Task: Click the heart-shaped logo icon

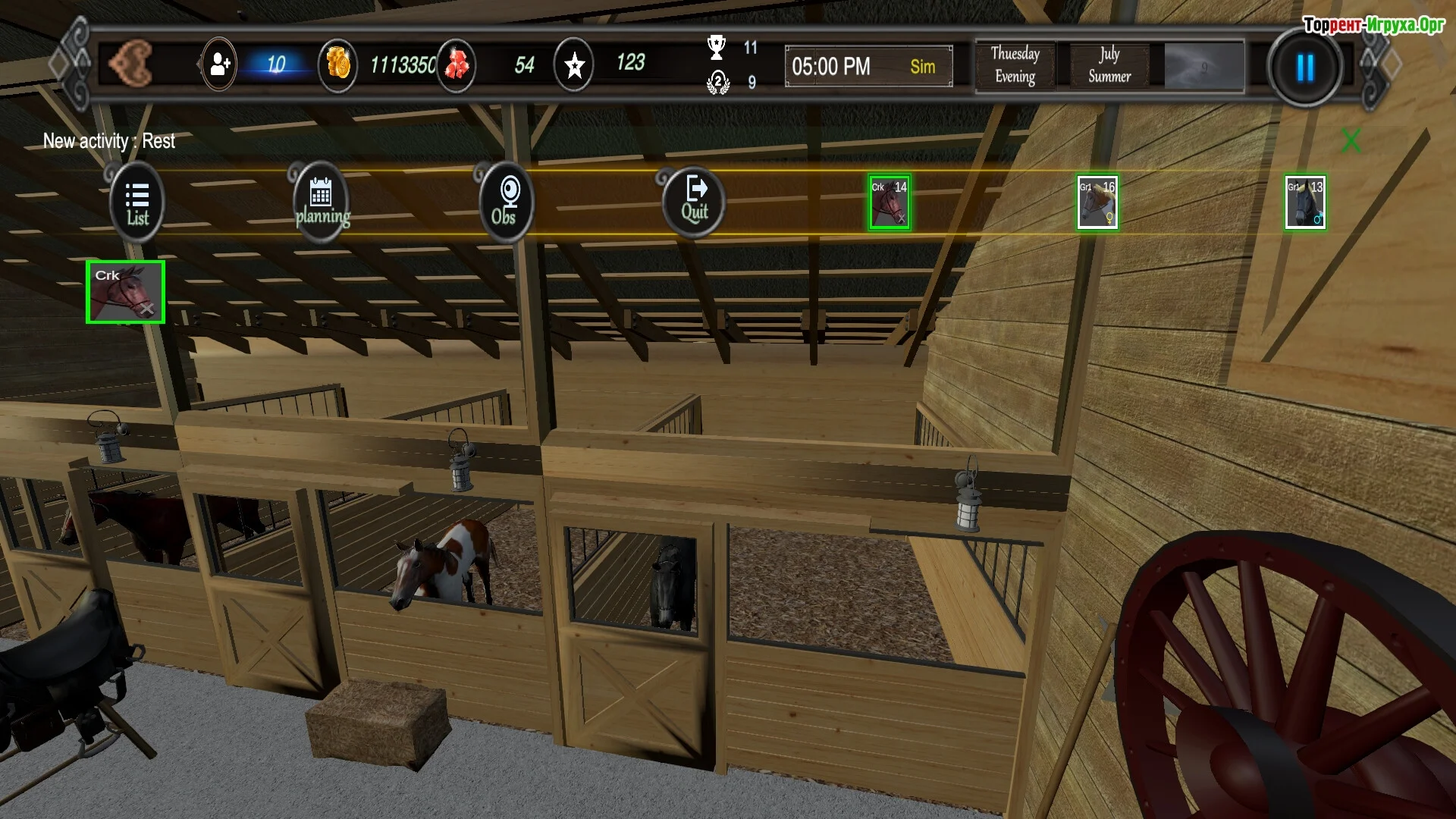Action: pyautogui.click(x=131, y=64)
